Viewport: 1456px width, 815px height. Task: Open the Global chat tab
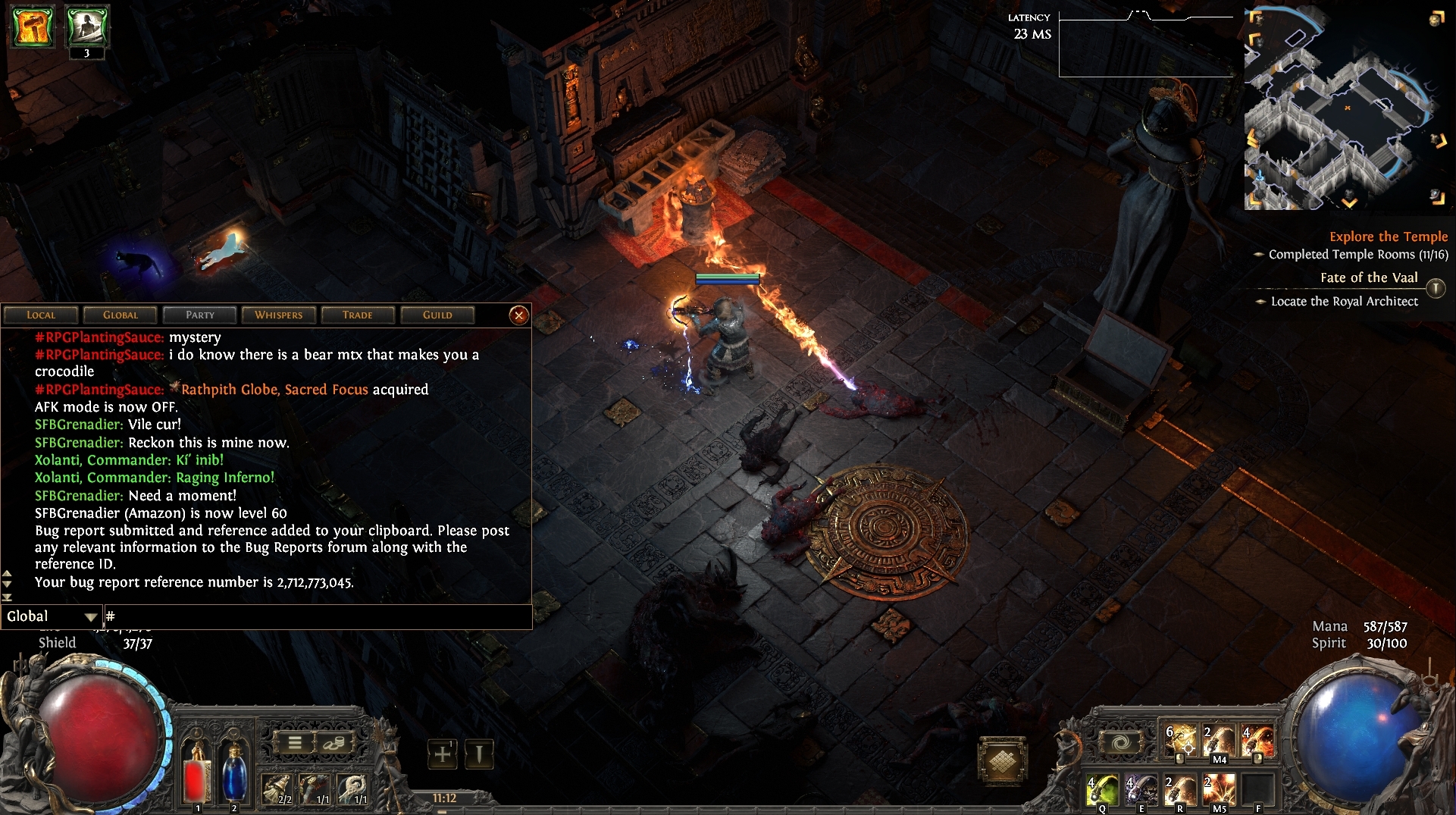121,315
